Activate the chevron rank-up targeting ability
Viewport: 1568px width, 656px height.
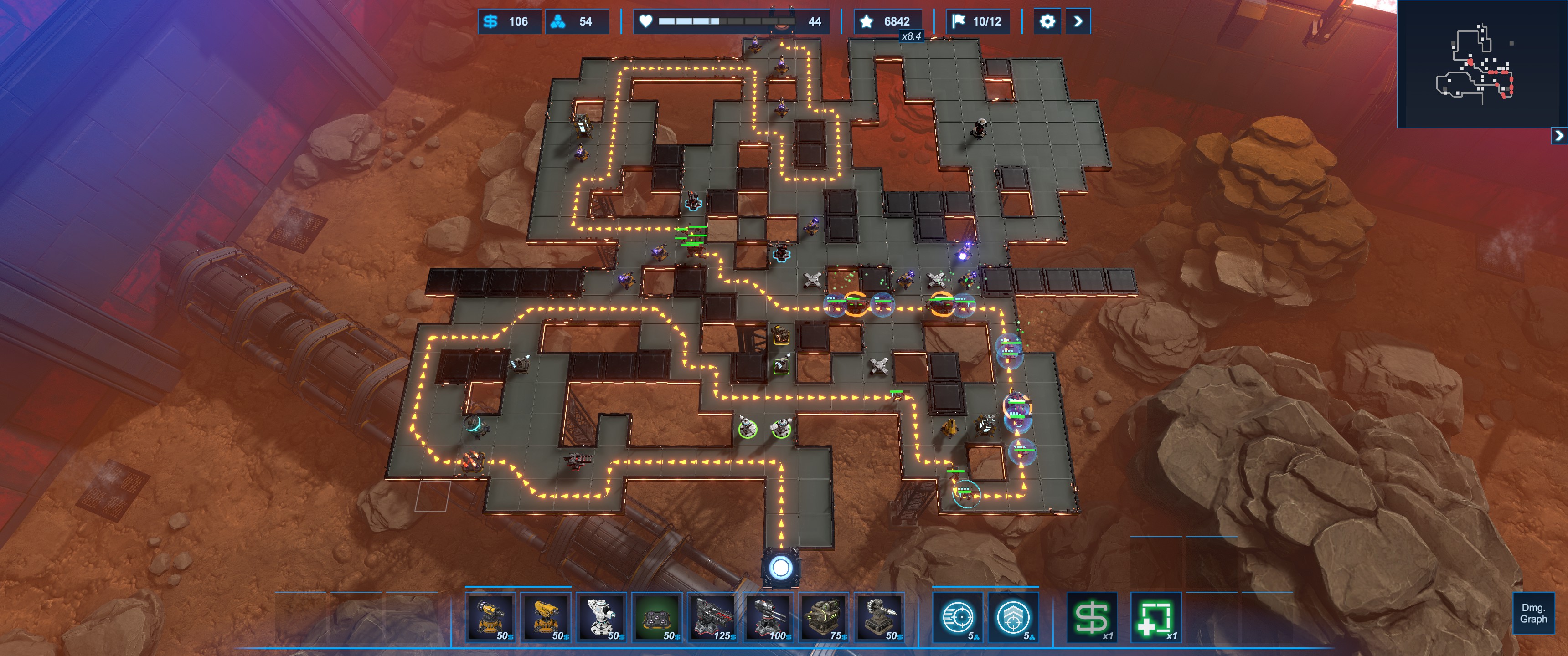(x=1013, y=617)
